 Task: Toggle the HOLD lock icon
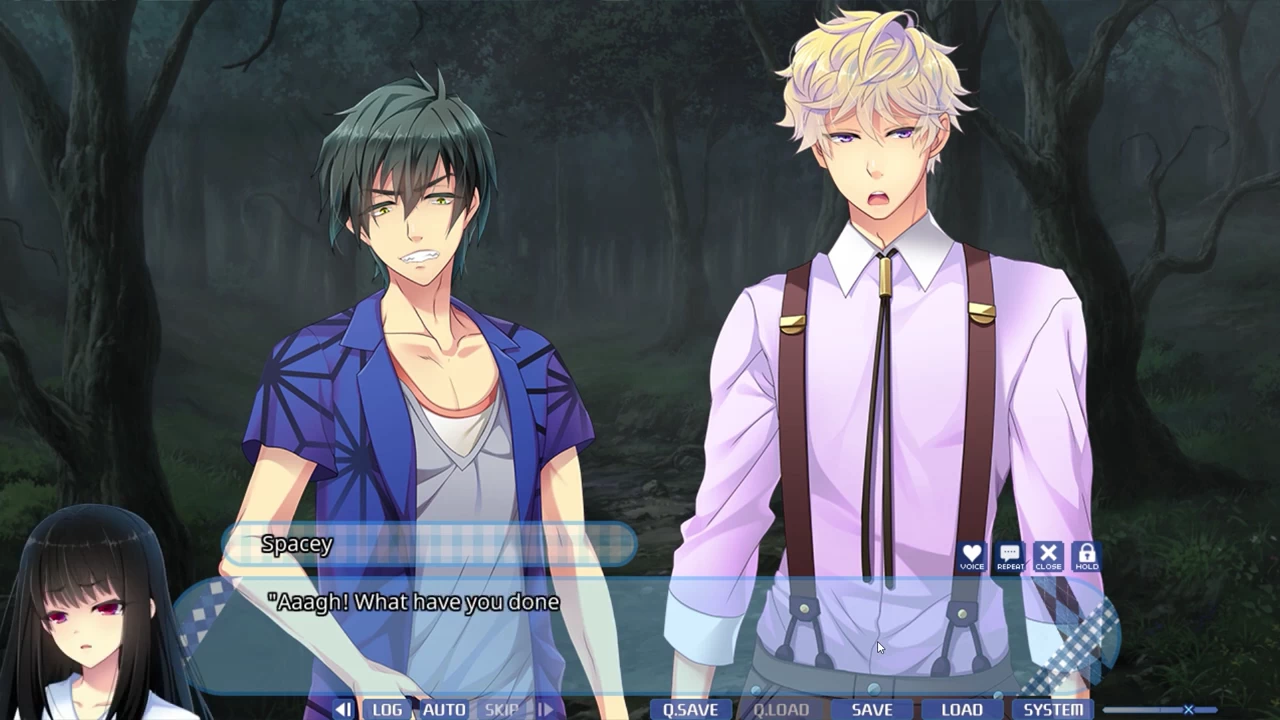1086,556
